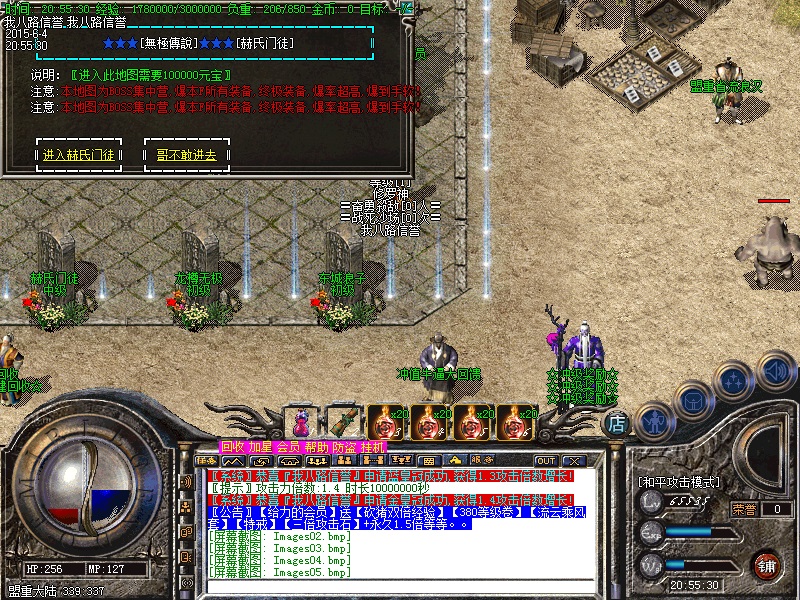The height and width of the screenshot is (600, 800).
Task: Open the 挂机 auto-play menu entry
Action: (372, 447)
